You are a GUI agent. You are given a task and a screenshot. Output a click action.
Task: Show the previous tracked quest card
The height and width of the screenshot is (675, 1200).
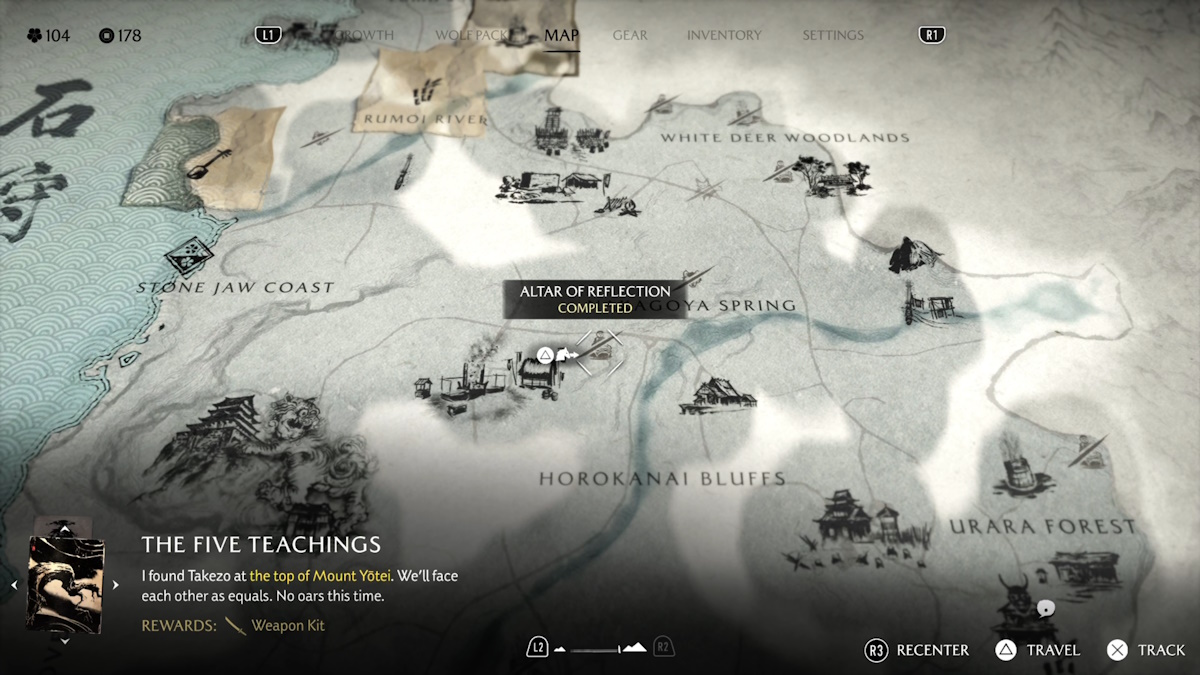14,585
